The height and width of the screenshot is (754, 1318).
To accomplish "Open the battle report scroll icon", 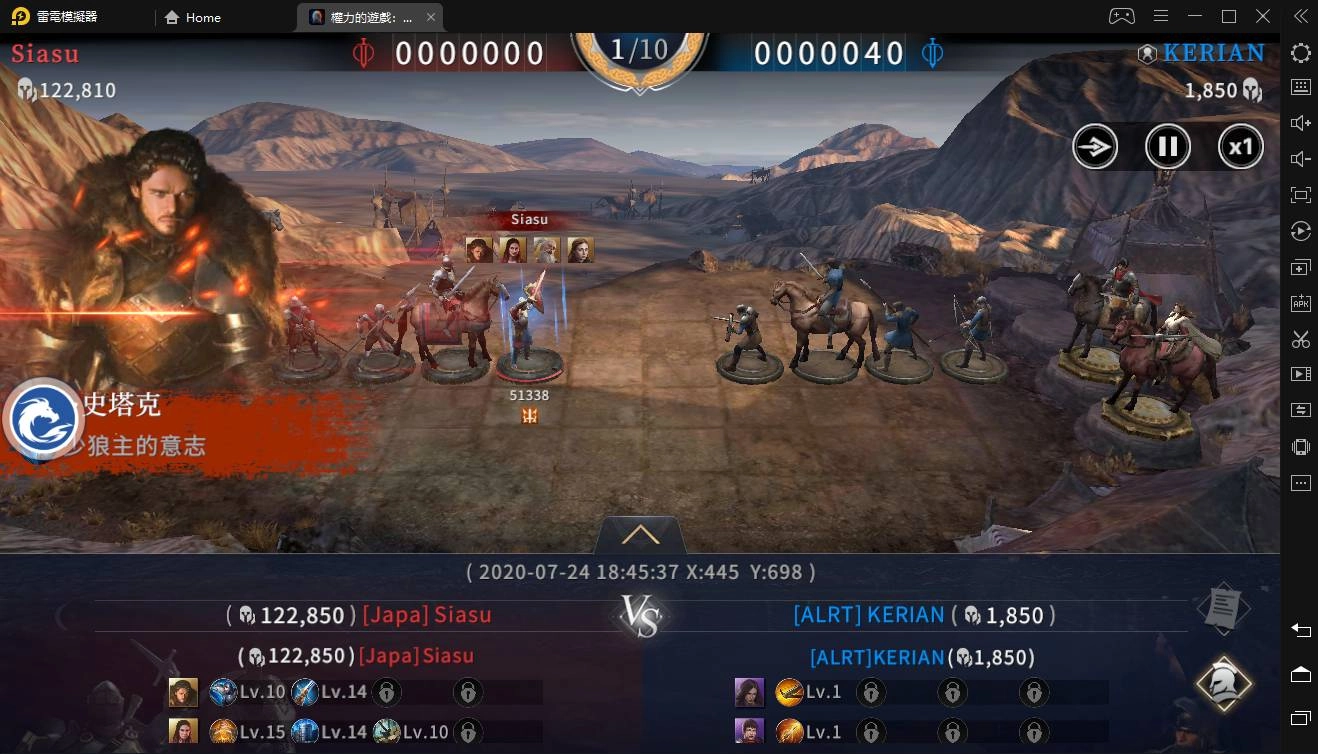I will tap(1225, 607).
